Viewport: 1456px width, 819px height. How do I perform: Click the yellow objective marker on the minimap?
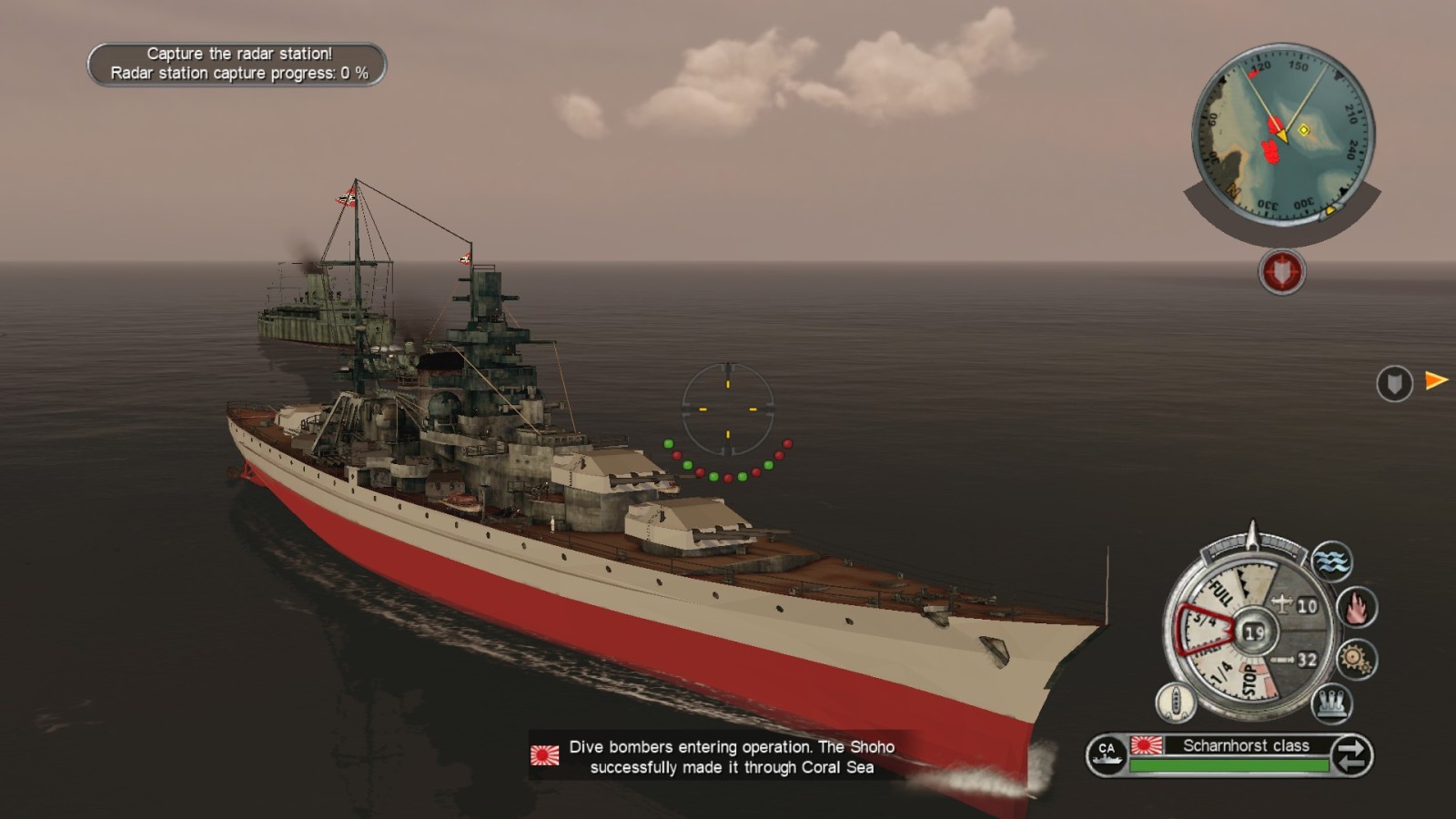tap(1303, 130)
